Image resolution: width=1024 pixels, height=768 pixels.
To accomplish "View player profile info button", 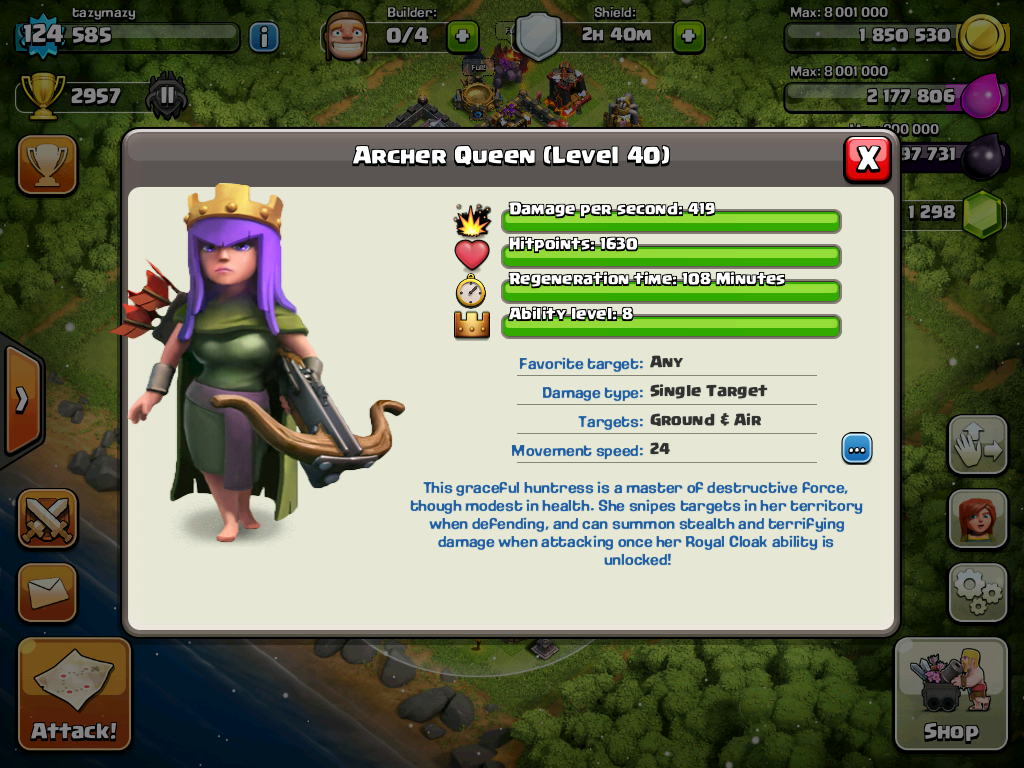I will click(263, 37).
